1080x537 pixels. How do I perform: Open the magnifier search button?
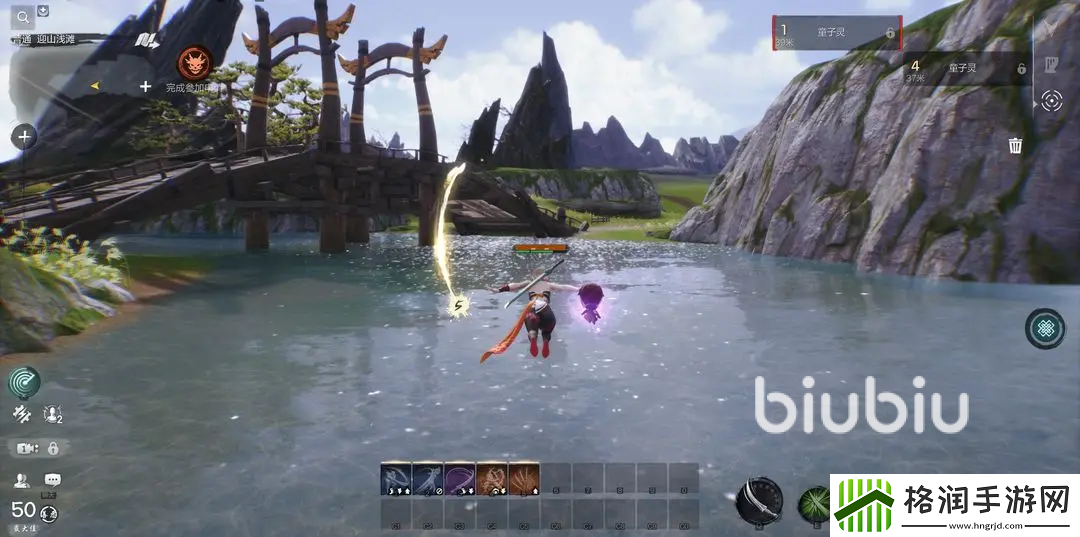pos(22,16)
